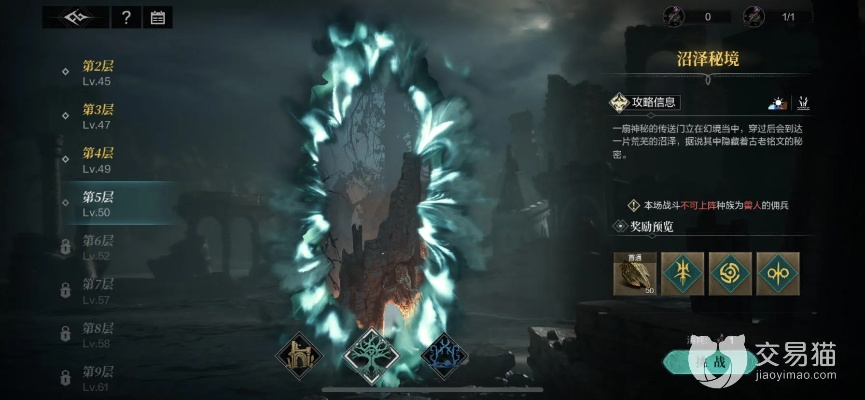Click locked floor 第7层 Lv.57
The height and width of the screenshot is (400, 865).
tap(98, 291)
